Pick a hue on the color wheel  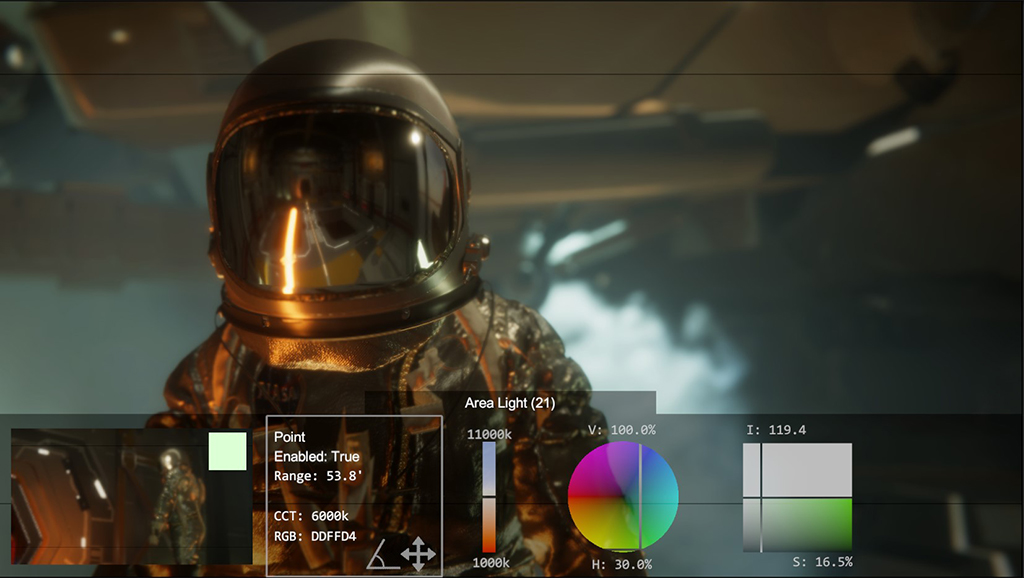tap(623, 497)
